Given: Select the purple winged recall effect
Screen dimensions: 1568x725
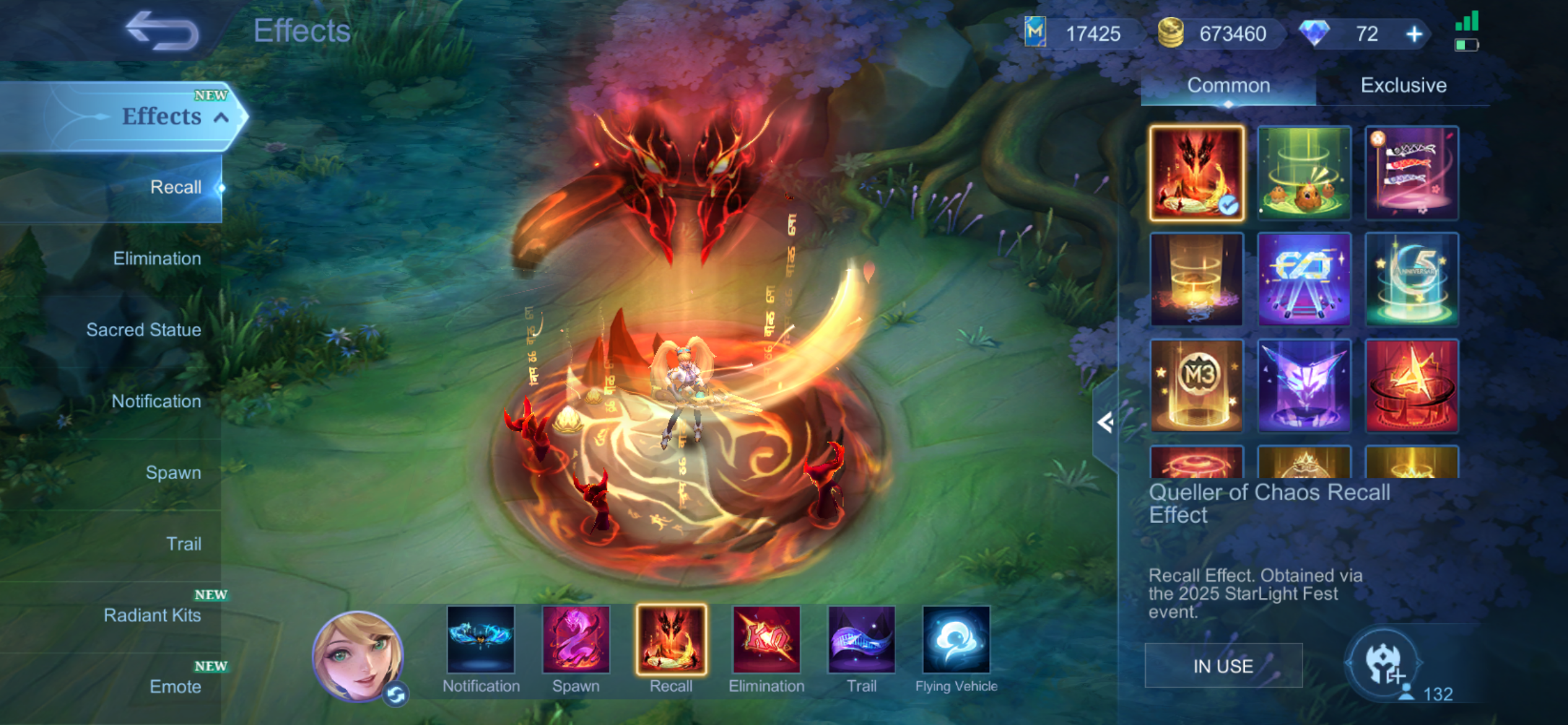Looking at the screenshot, I should click(1304, 385).
